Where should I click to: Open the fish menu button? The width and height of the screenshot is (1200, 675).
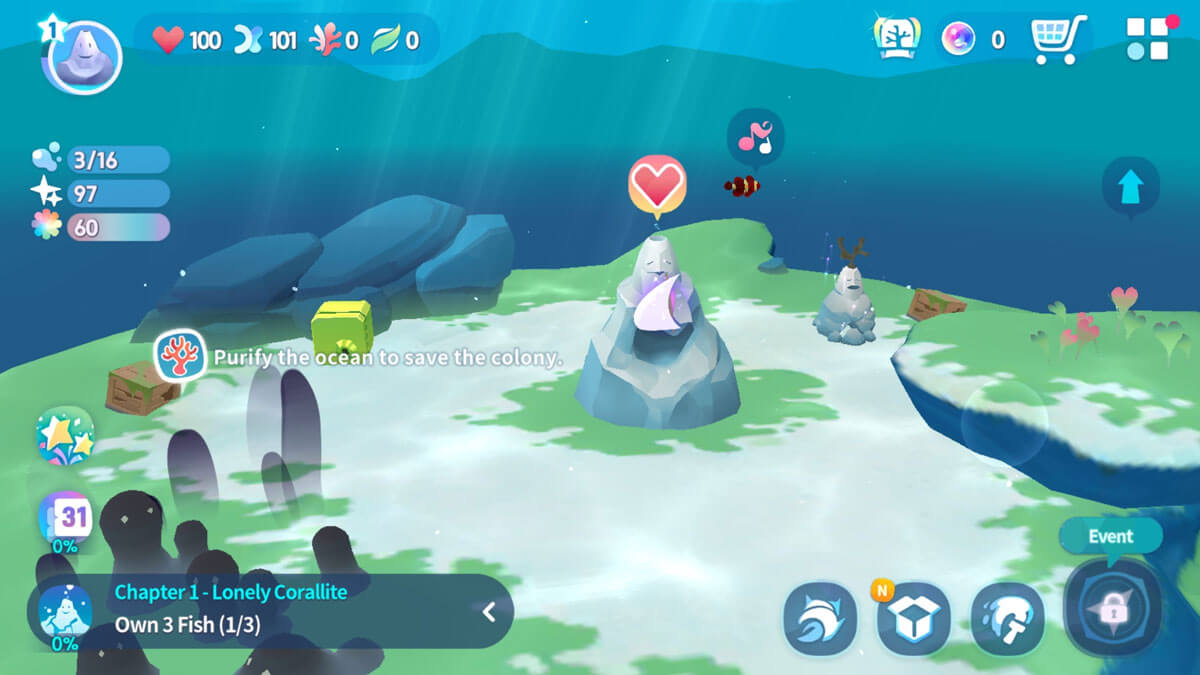coord(820,619)
